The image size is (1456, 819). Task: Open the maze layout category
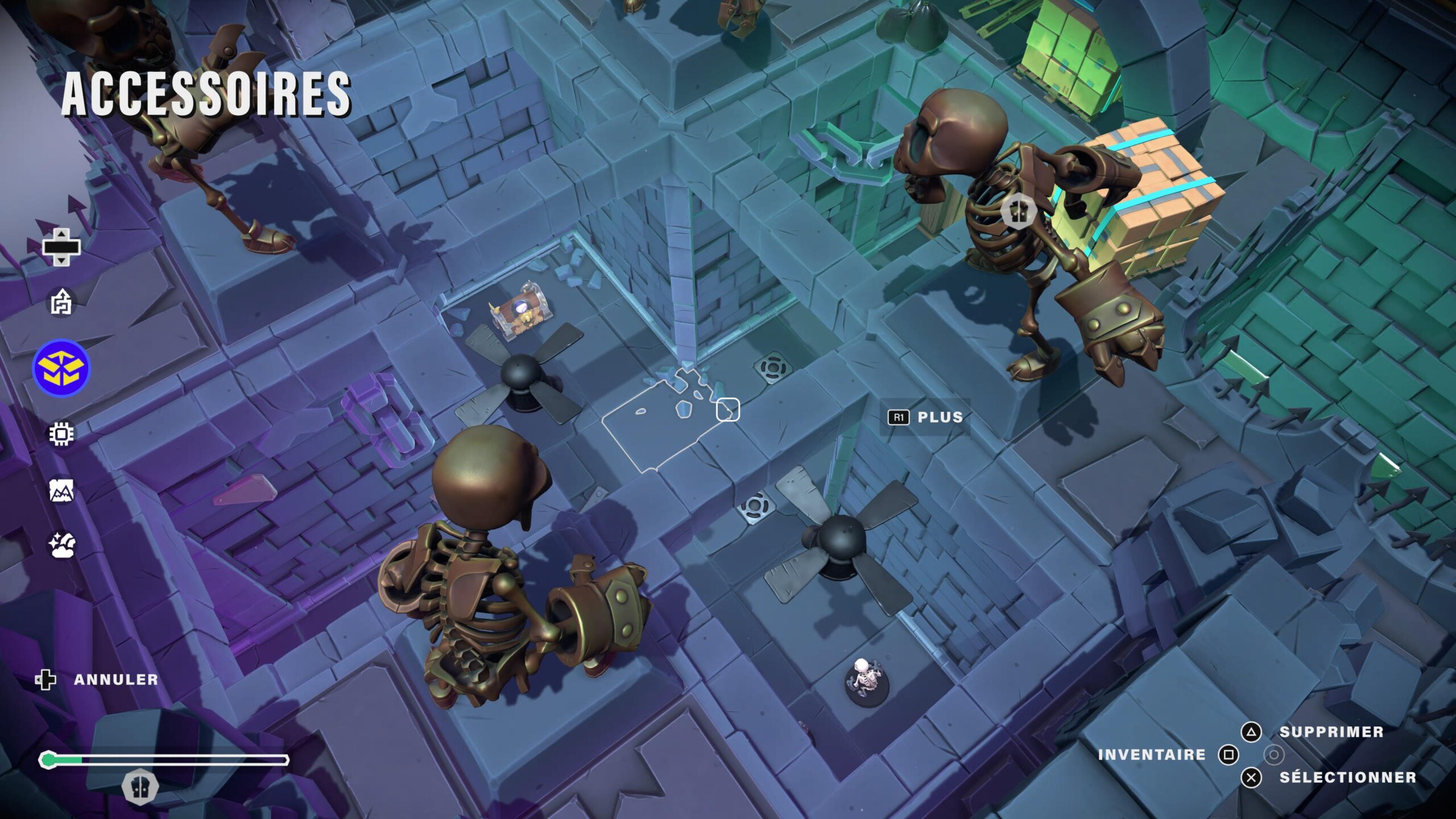click(61, 301)
